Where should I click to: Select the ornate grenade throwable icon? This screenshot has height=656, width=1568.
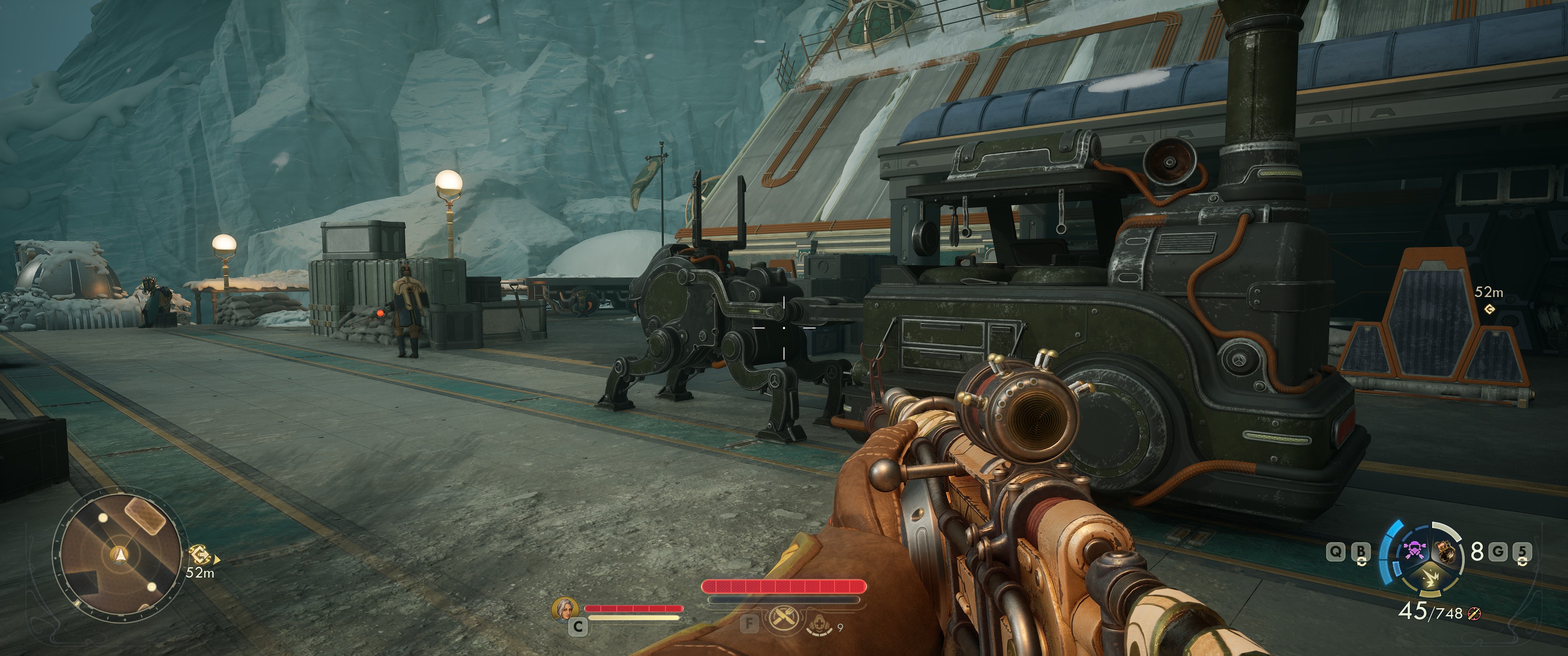tap(1446, 551)
